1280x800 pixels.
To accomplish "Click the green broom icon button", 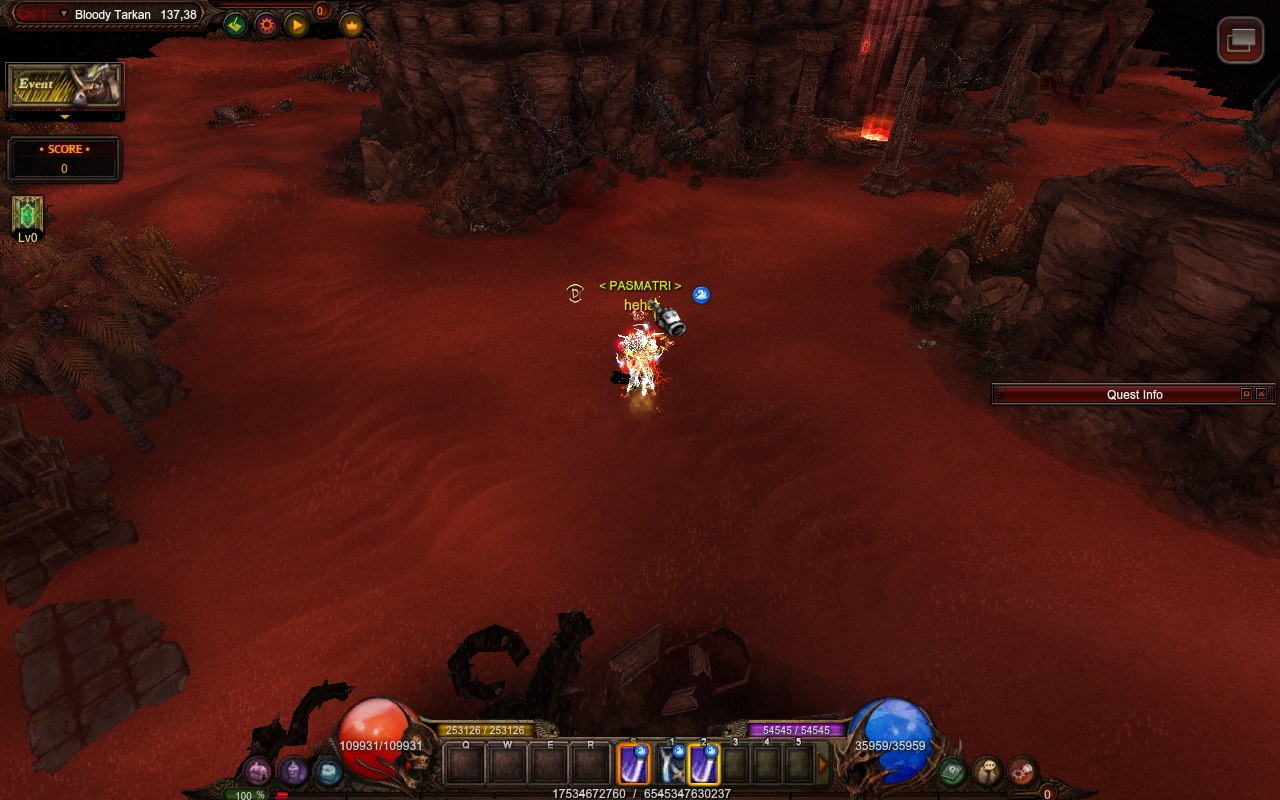I will [x=235, y=25].
